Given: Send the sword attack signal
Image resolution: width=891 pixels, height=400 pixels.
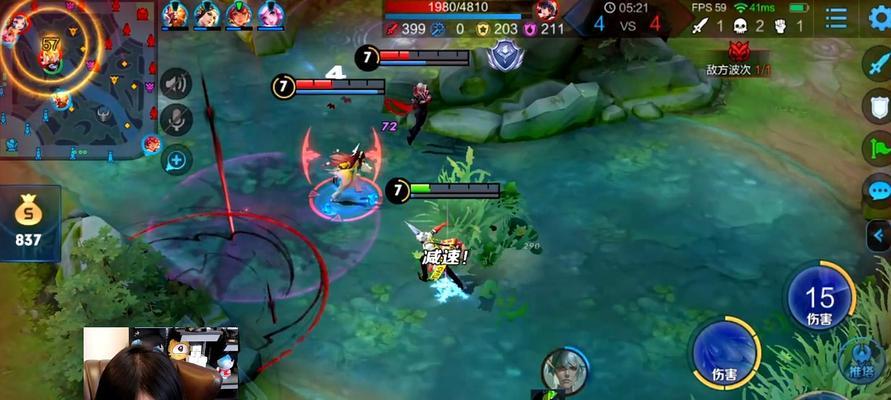Looking at the screenshot, I should pos(877,62).
